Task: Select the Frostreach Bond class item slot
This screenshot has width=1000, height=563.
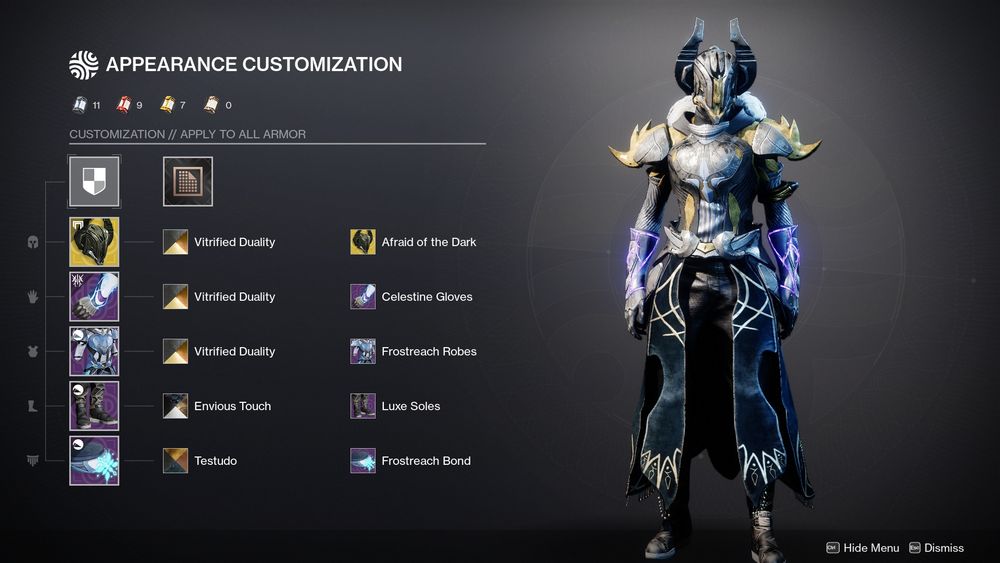Action: [94, 461]
